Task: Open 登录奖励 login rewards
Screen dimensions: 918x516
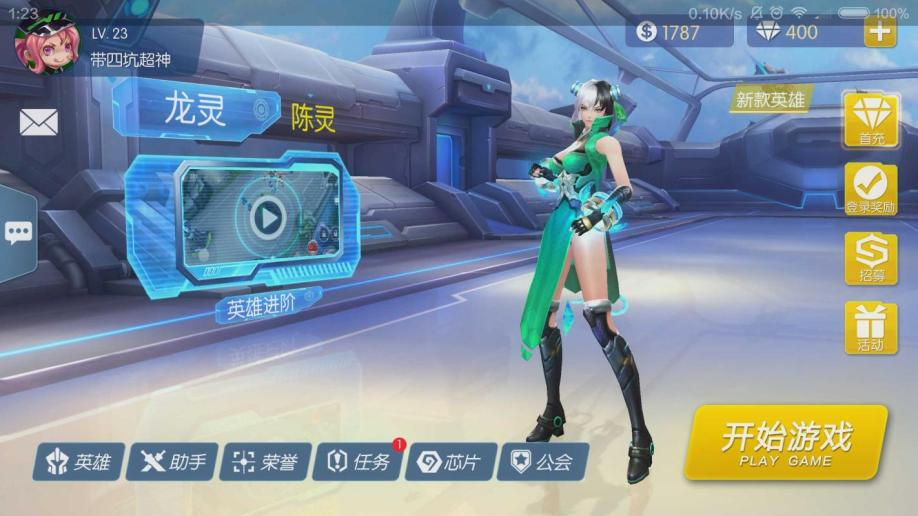Action: pos(870,187)
